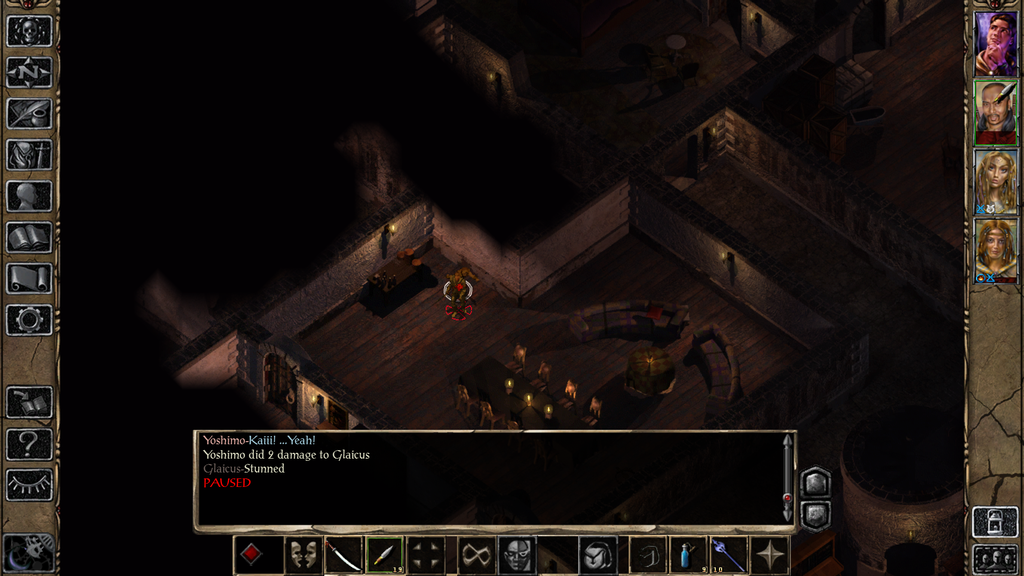Activate the rest button (closed eye)
The width and height of the screenshot is (1024, 576).
point(29,484)
